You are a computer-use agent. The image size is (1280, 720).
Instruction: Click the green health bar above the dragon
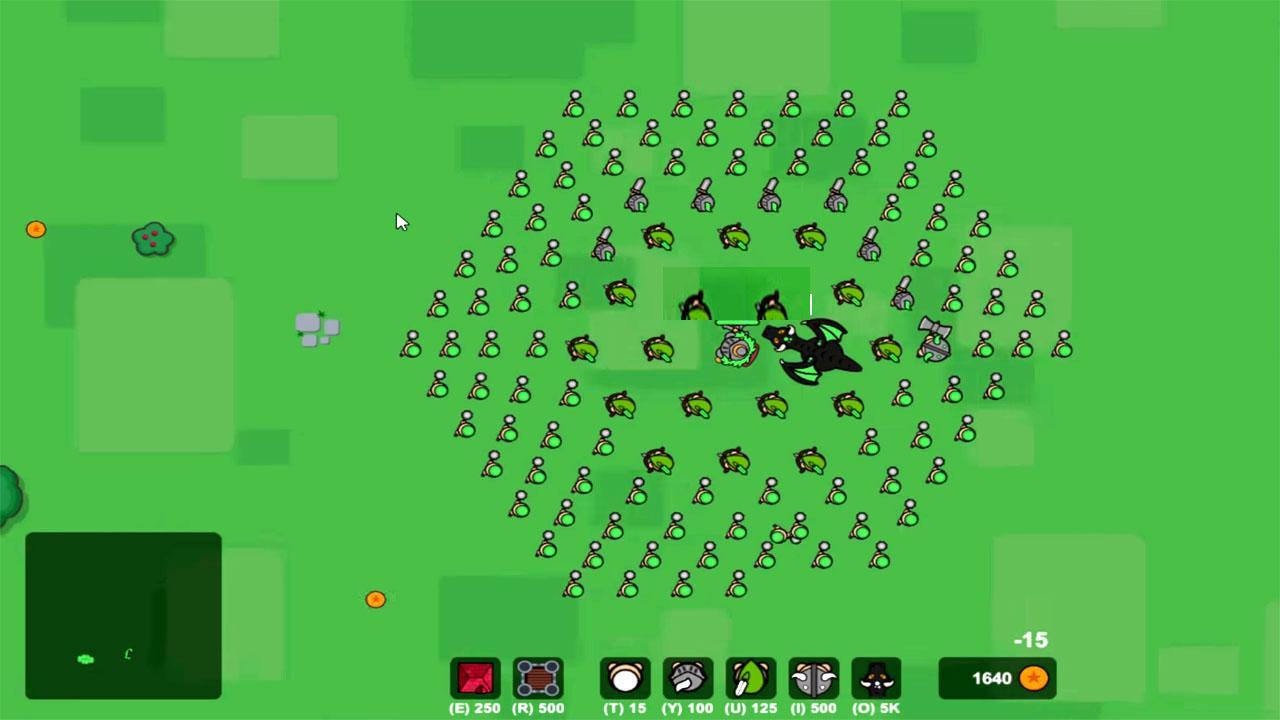736,322
